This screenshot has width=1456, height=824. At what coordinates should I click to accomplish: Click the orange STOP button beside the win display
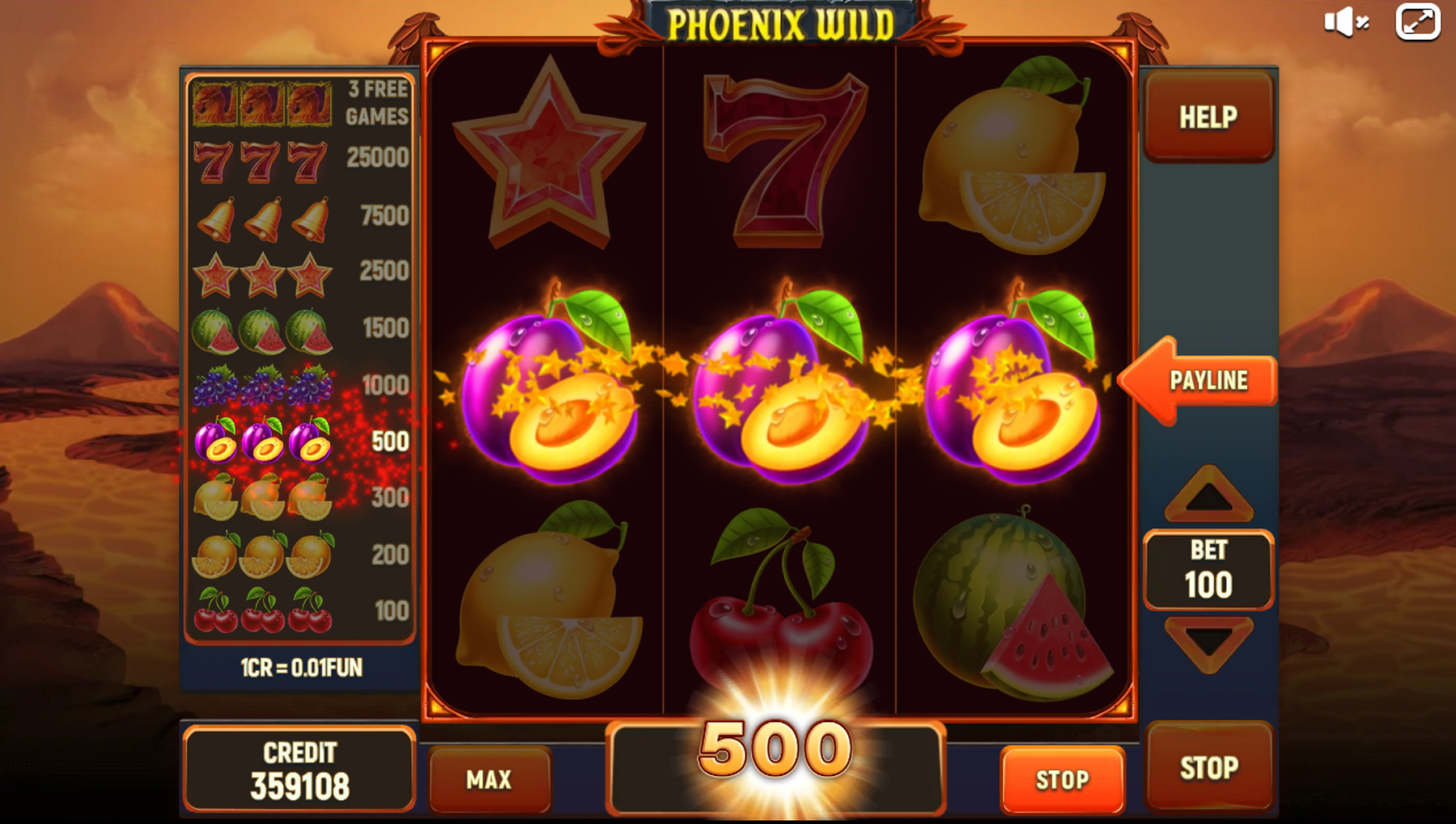click(x=1062, y=779)
